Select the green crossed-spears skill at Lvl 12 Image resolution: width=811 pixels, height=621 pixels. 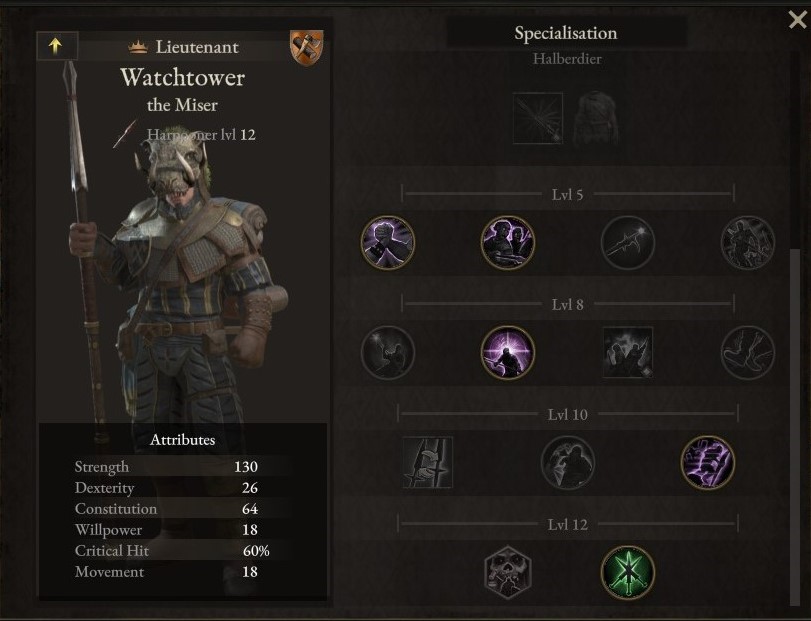point(628,572)
